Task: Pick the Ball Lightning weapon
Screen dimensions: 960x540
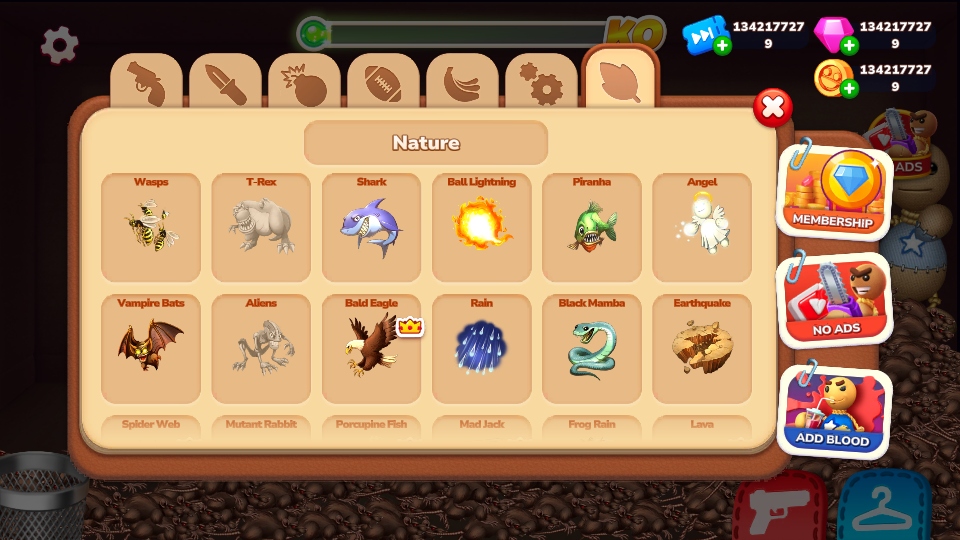Action: pos(481,227)
